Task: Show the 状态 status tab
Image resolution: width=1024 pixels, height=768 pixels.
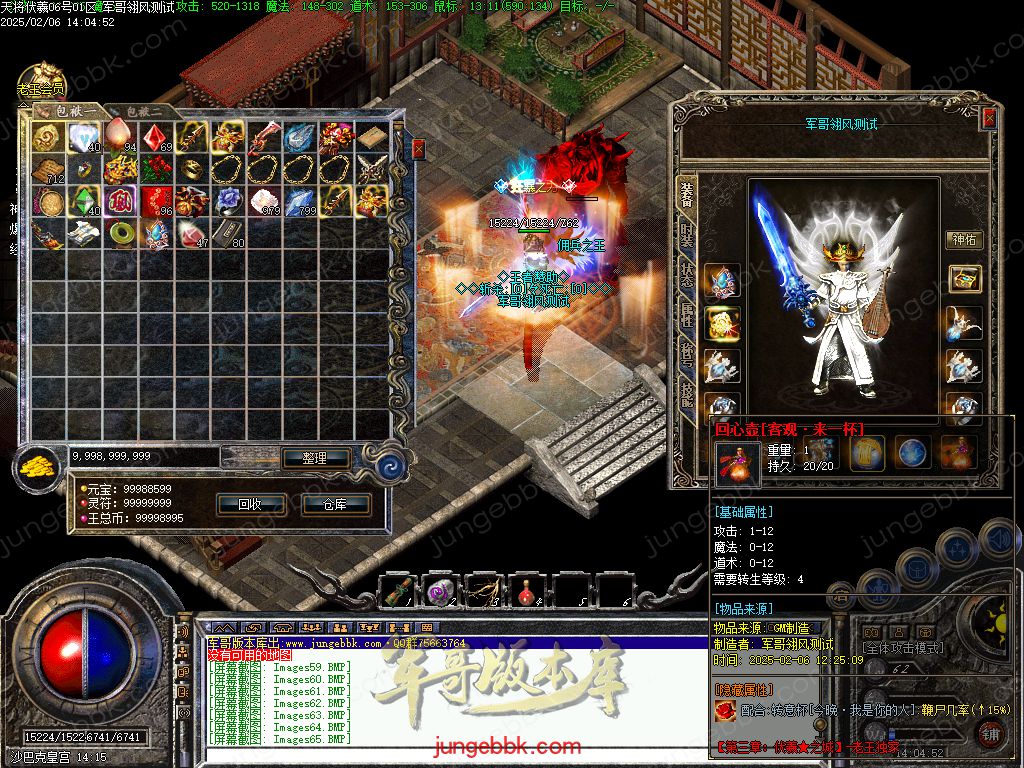Action: (x=687, y=276)
